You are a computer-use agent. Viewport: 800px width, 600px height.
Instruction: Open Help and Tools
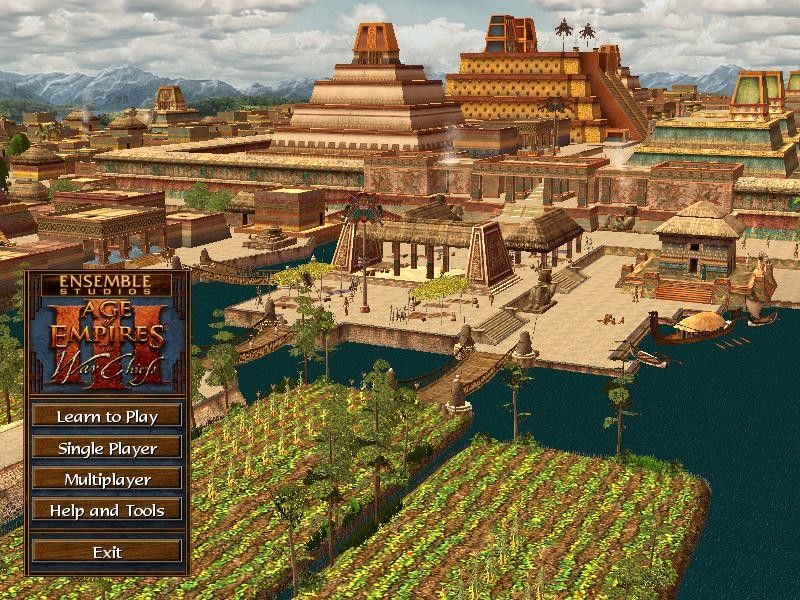click(107, 510)
